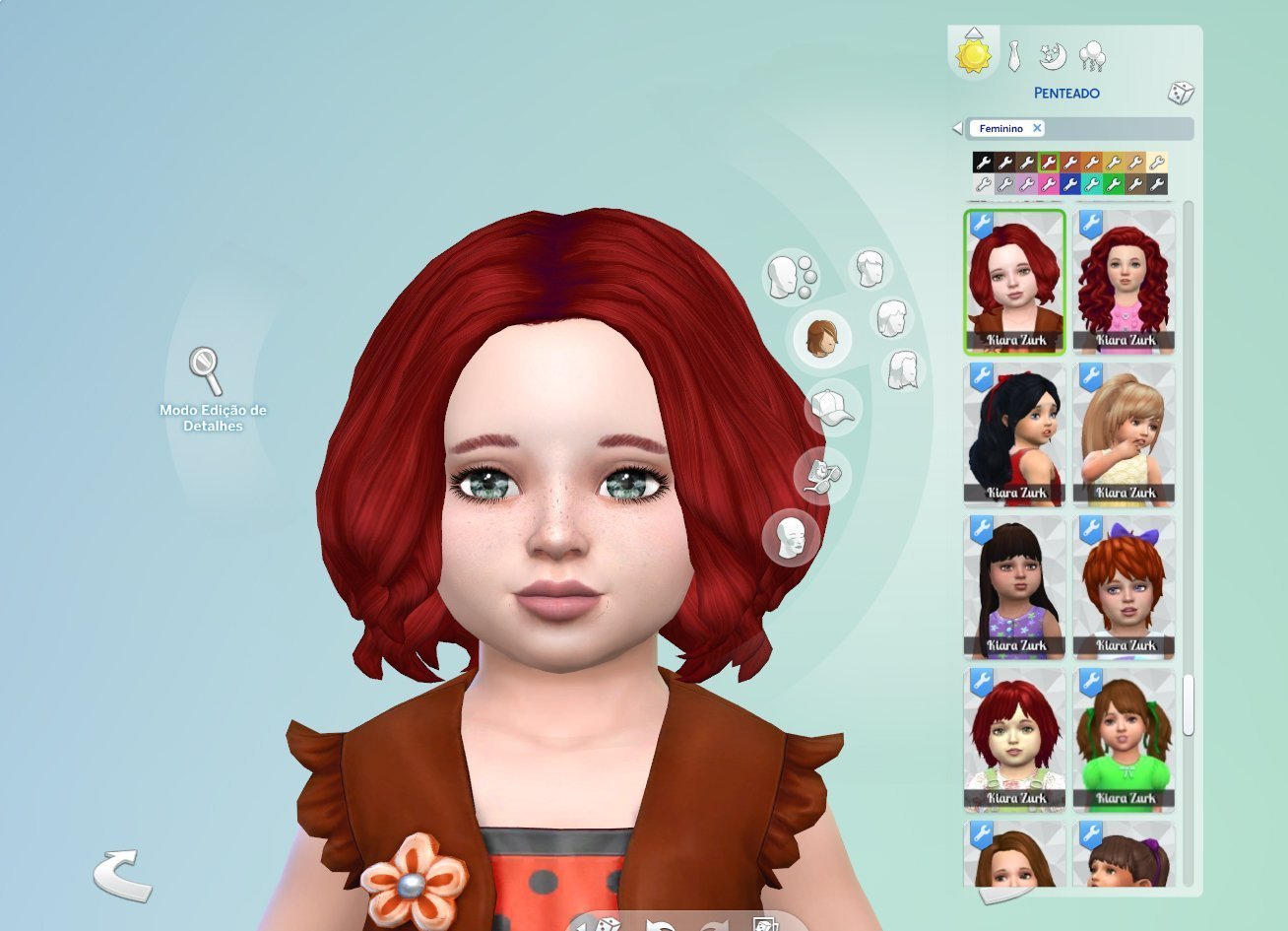1288x931 pixels.
Task: Remove the Feminino filter tag
Action: click(x=1037, y=128)
